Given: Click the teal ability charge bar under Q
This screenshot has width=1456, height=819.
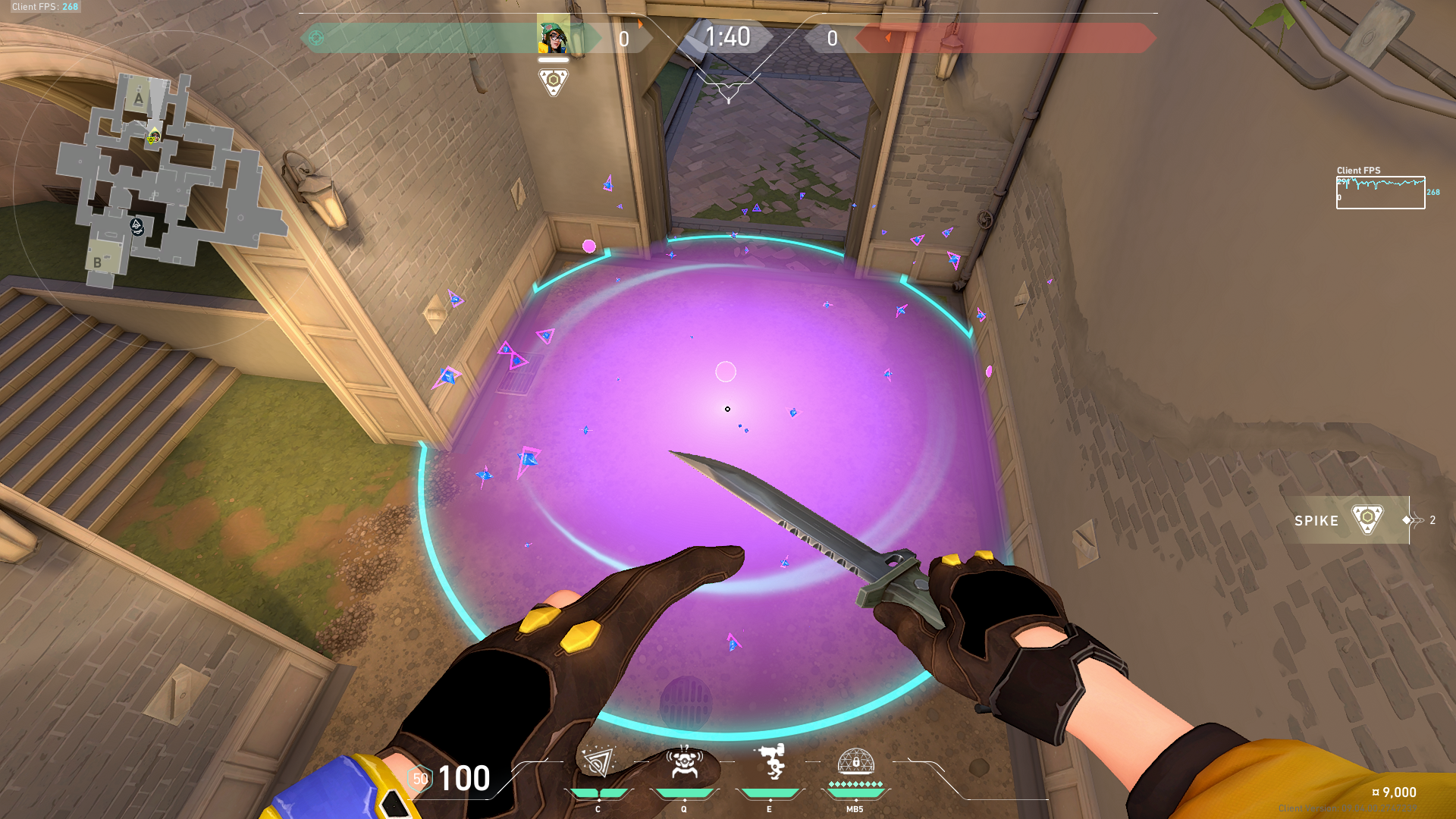Looking at the screenshot, I should [685, 794].
